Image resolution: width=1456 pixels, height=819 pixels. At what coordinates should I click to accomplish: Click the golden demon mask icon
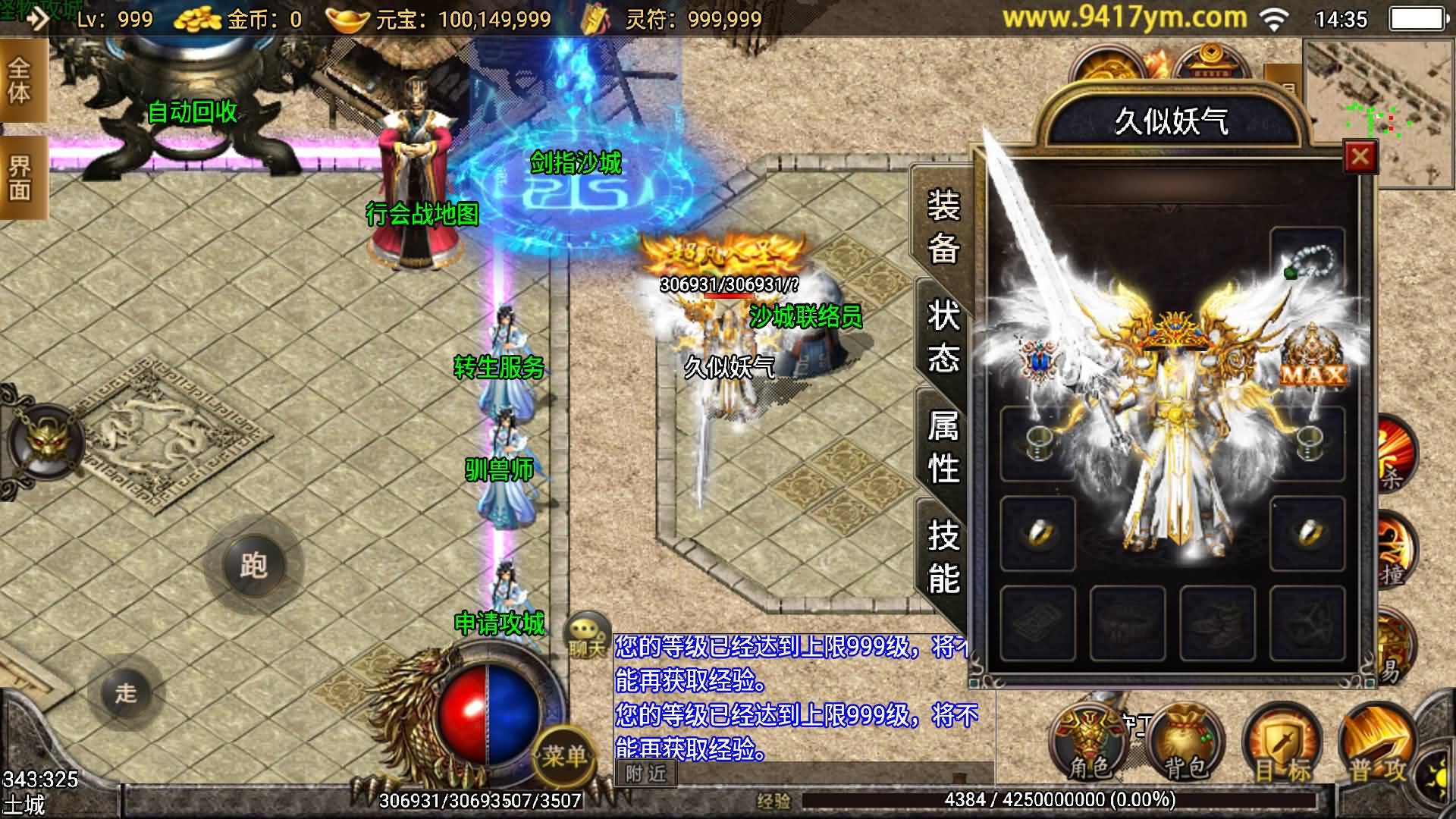[47, 441]
